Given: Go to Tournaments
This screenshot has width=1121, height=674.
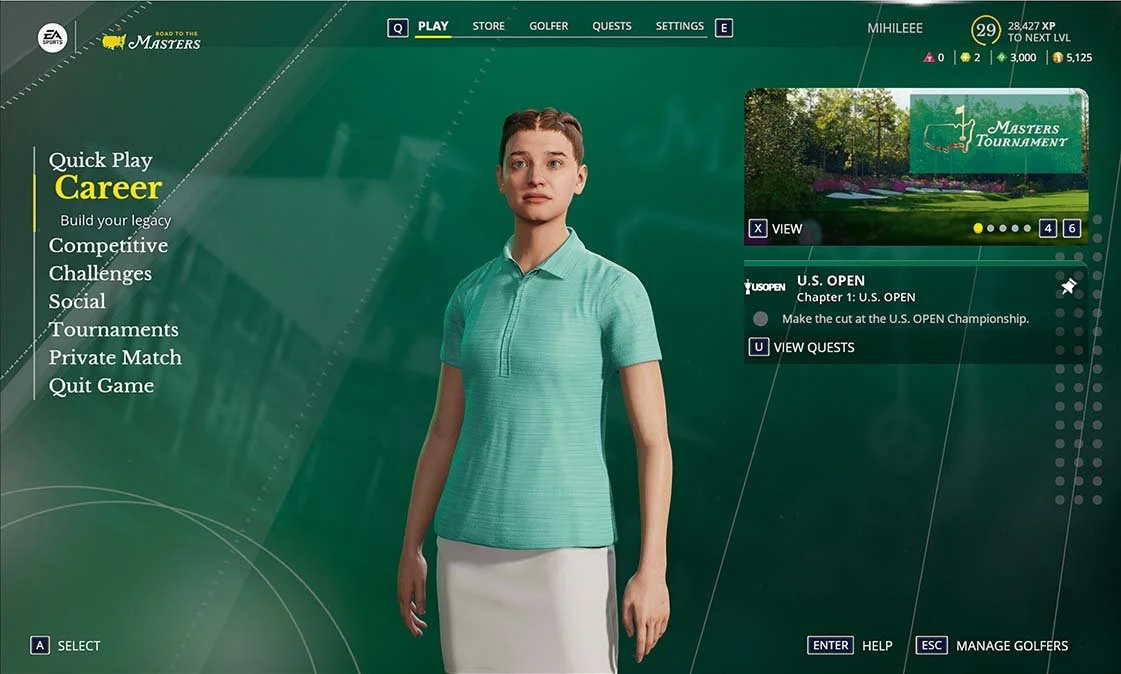Looking at the screenshot, I should click(113, 329).
